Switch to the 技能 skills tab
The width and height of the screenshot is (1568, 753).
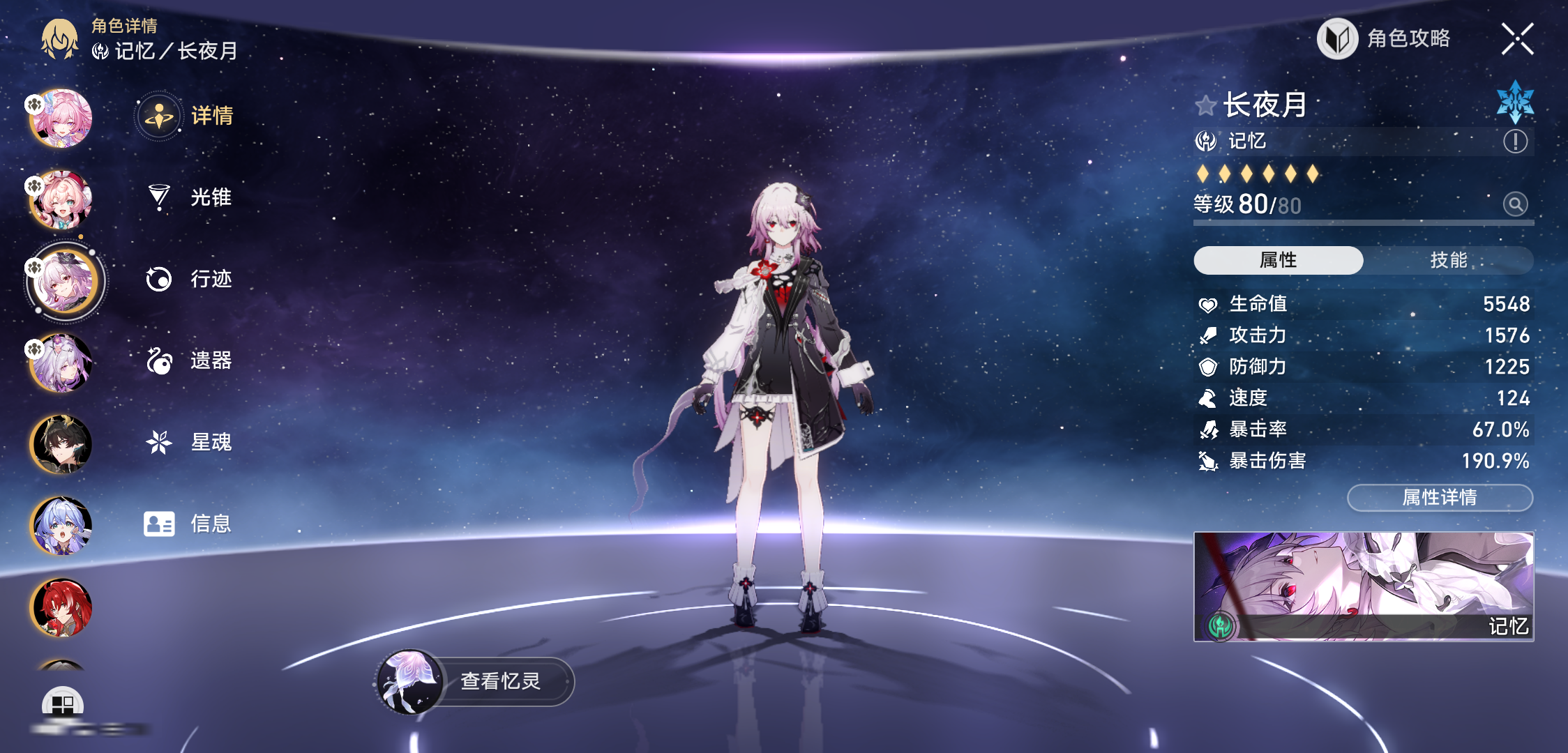tap(1448, 260)
